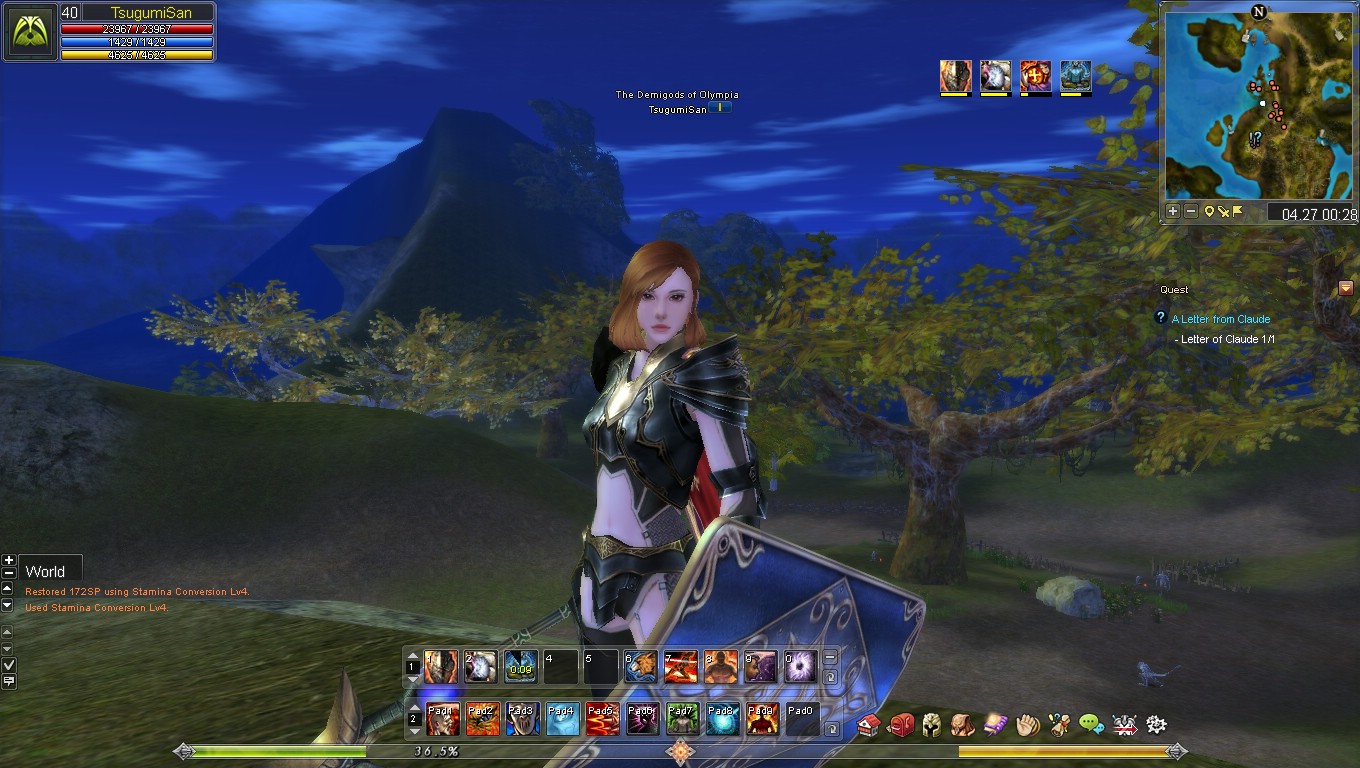Open the quest 'A Letter from Claude'

1220,319
